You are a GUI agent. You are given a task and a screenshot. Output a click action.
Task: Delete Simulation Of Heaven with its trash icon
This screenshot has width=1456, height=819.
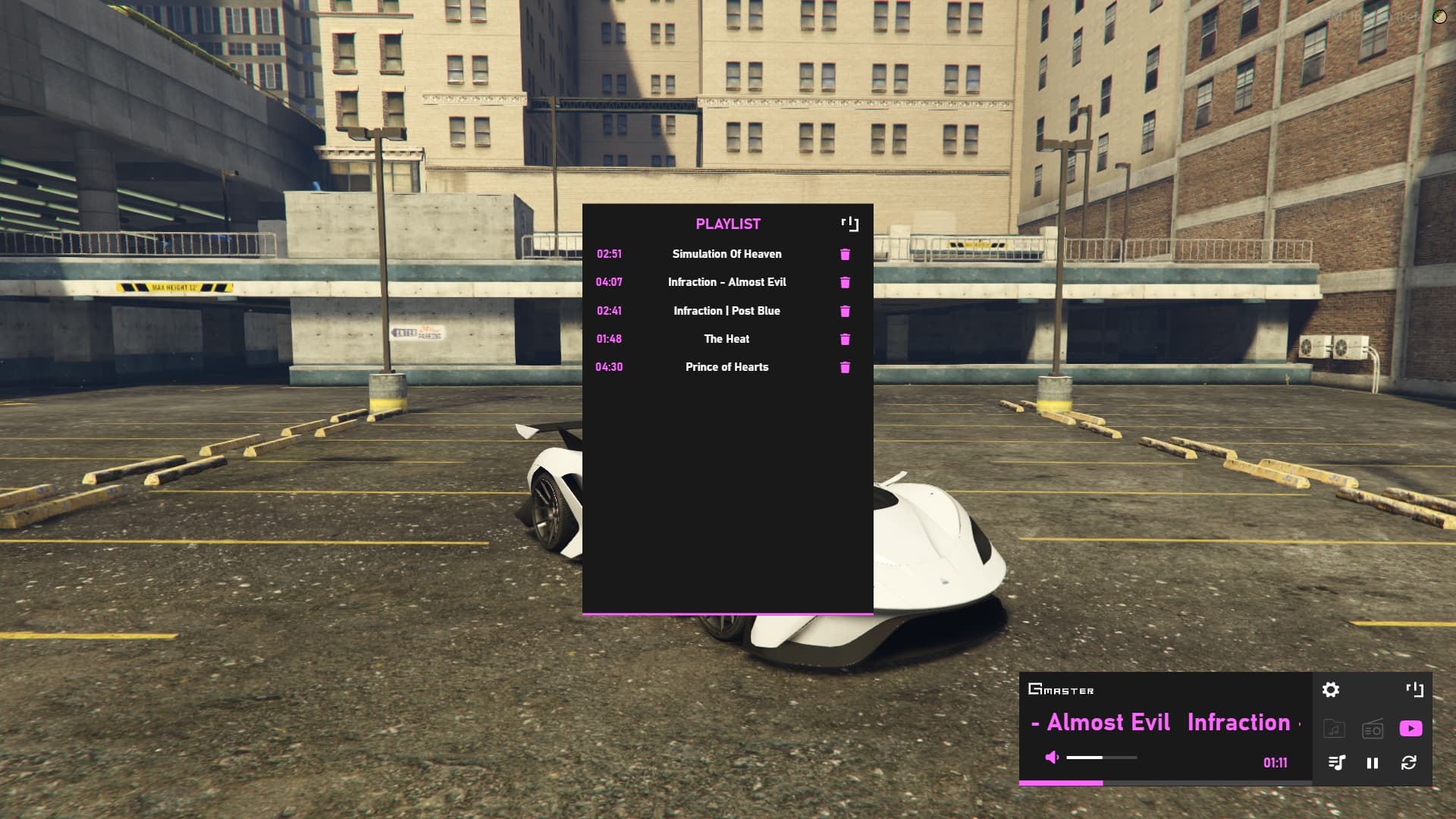[x=845, y=254]
